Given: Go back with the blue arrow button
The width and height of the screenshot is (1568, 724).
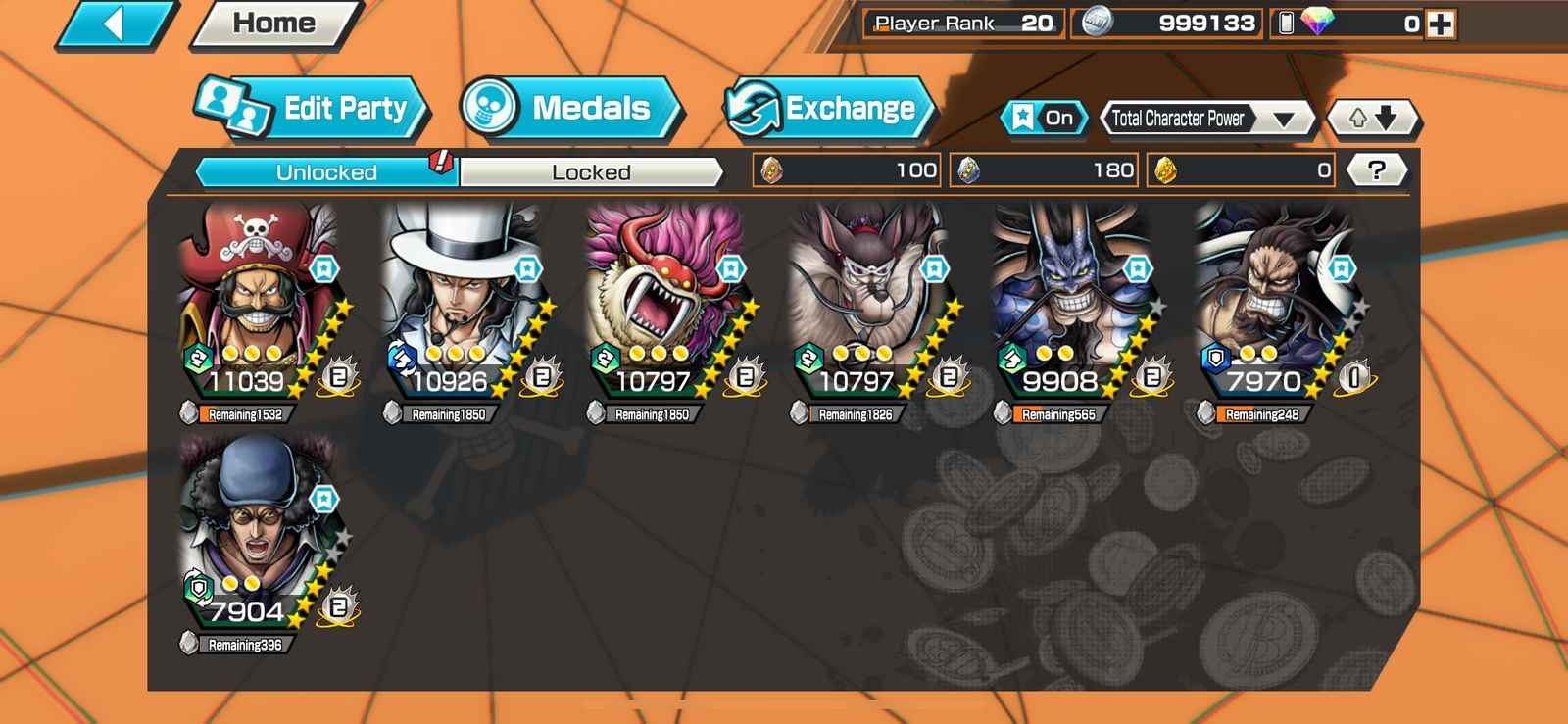Looking at the screenshot, I should (116, 24).
